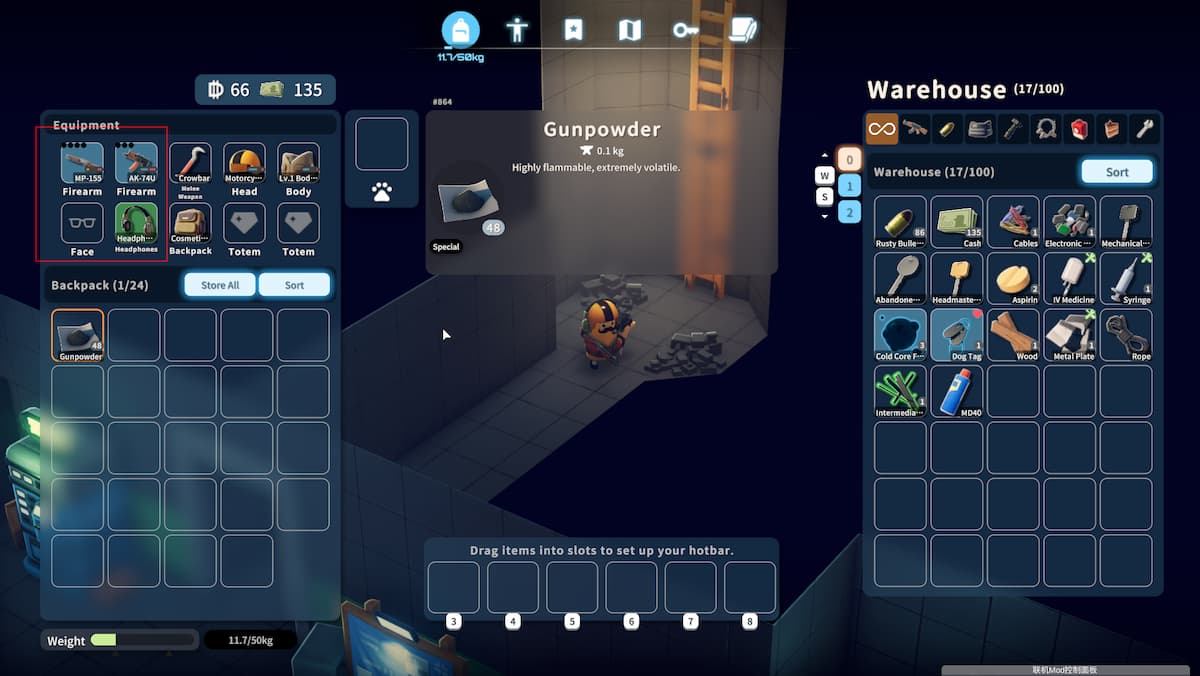Select the equipped Headphones slot

(x=136, y=224)
